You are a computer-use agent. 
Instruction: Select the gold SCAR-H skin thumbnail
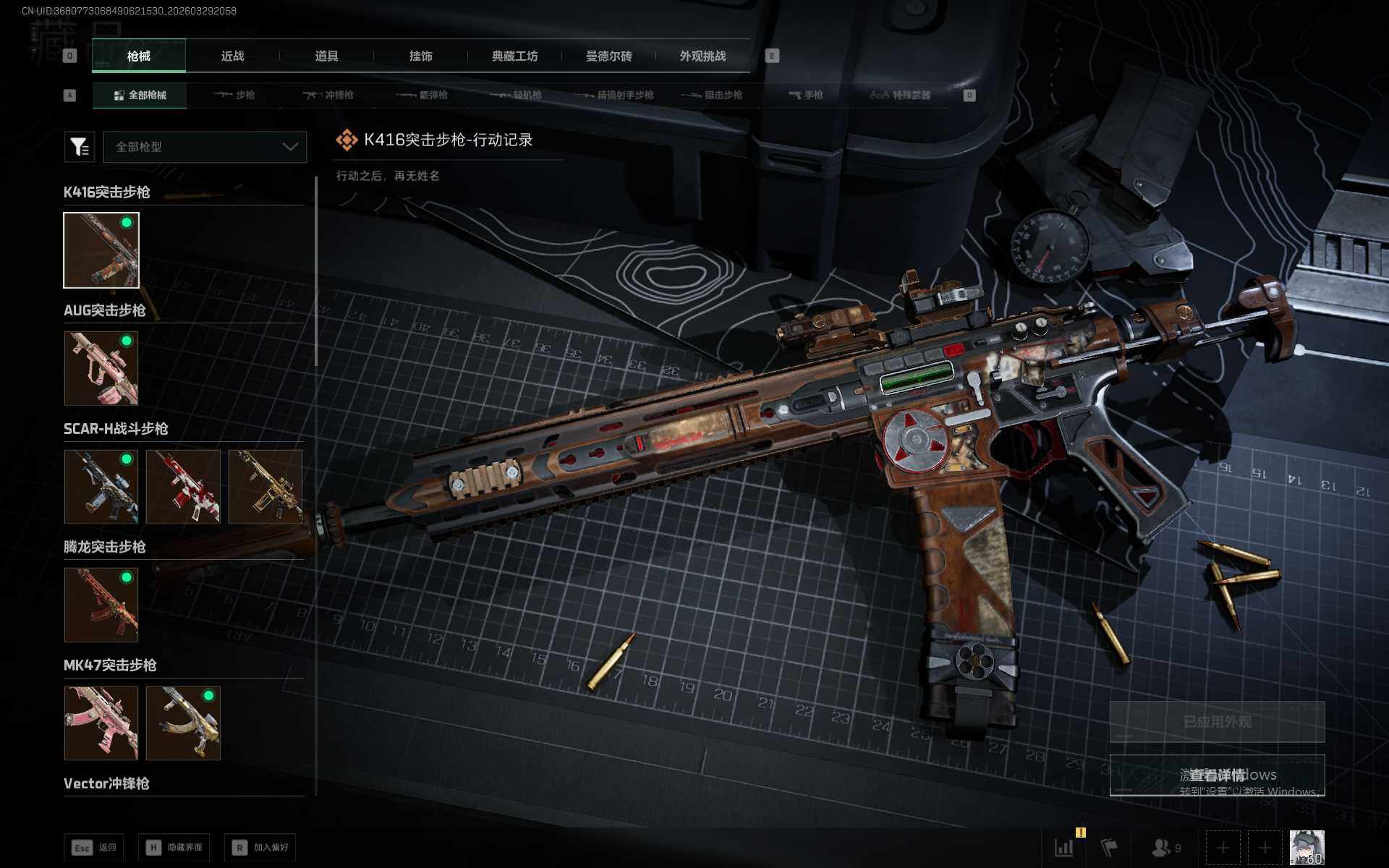265,486
